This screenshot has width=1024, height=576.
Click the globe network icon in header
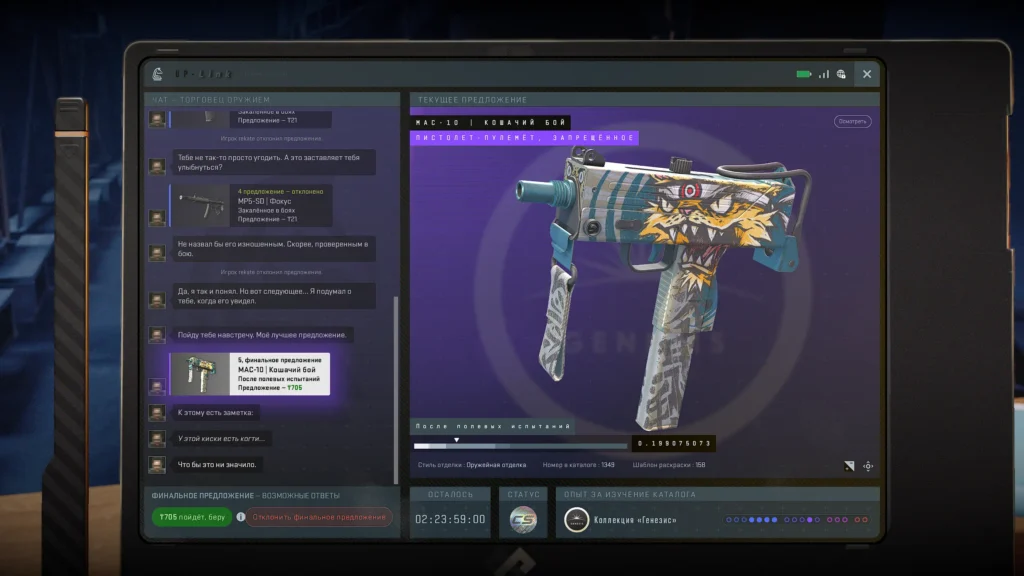pyautogui.click(x=842, y=74)
